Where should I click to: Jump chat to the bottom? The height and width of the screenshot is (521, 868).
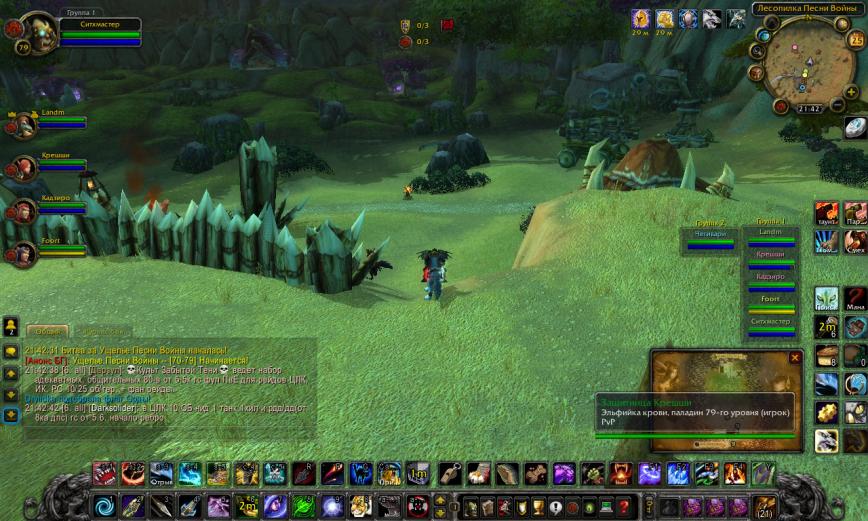point(11,413)
